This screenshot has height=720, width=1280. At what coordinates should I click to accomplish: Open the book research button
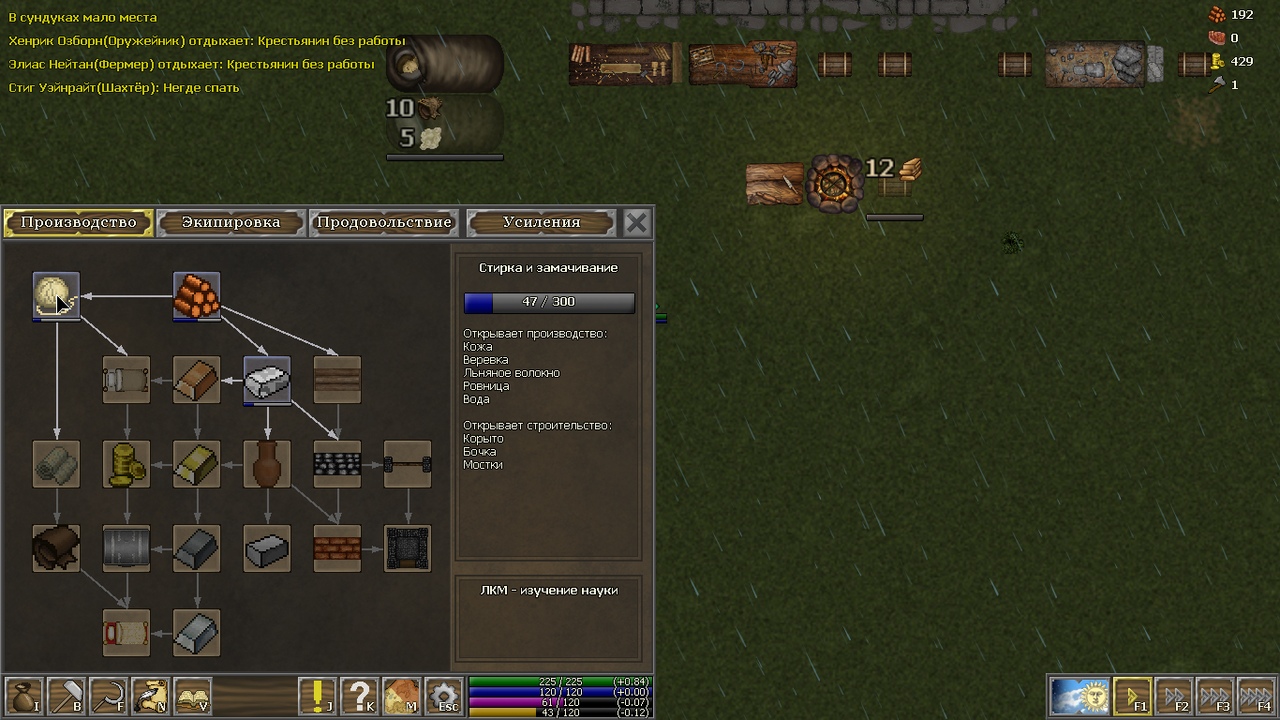click(x=191, y=696)
